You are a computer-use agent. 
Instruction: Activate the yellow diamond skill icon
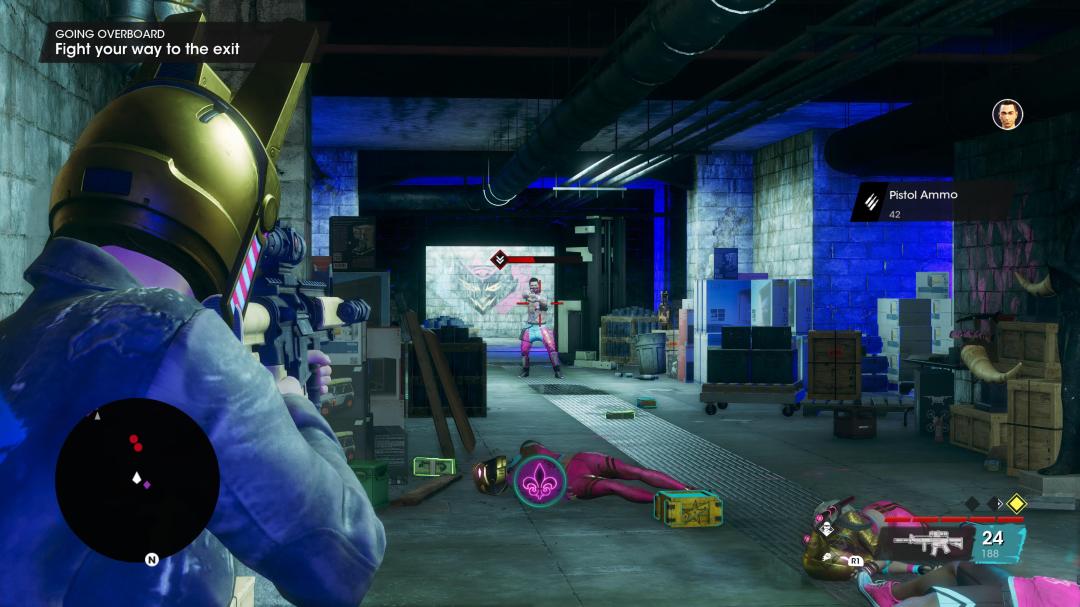[1016, 503]
